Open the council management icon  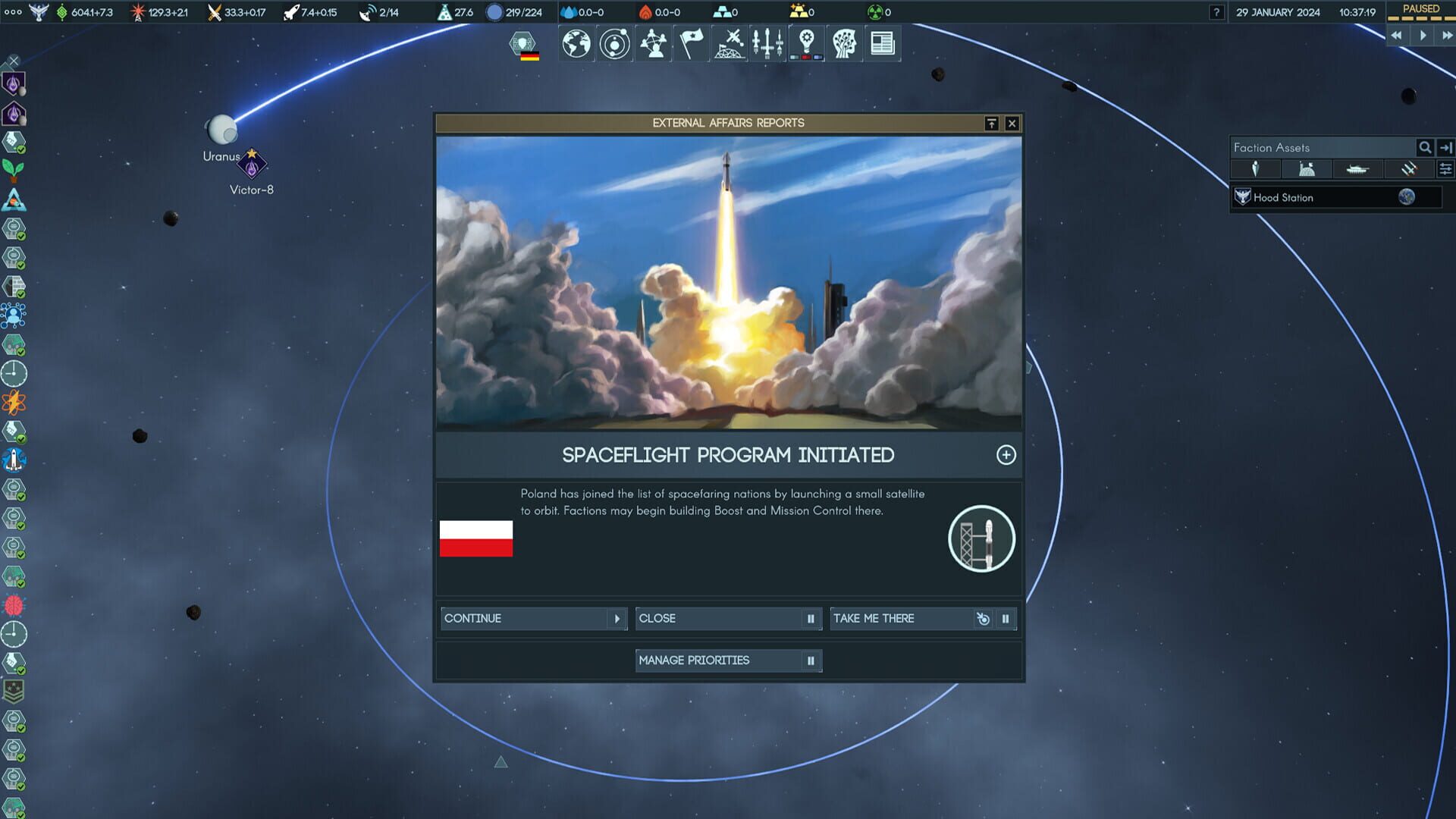[x=653, y=43]
